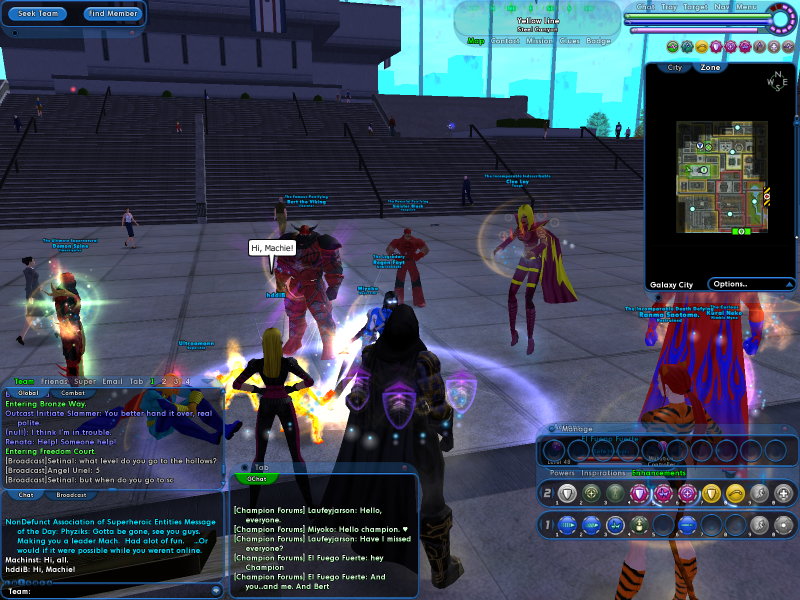Viewport: 800px width, 600px height.
Task: Open the Mission tab
Action: (540, 41)
